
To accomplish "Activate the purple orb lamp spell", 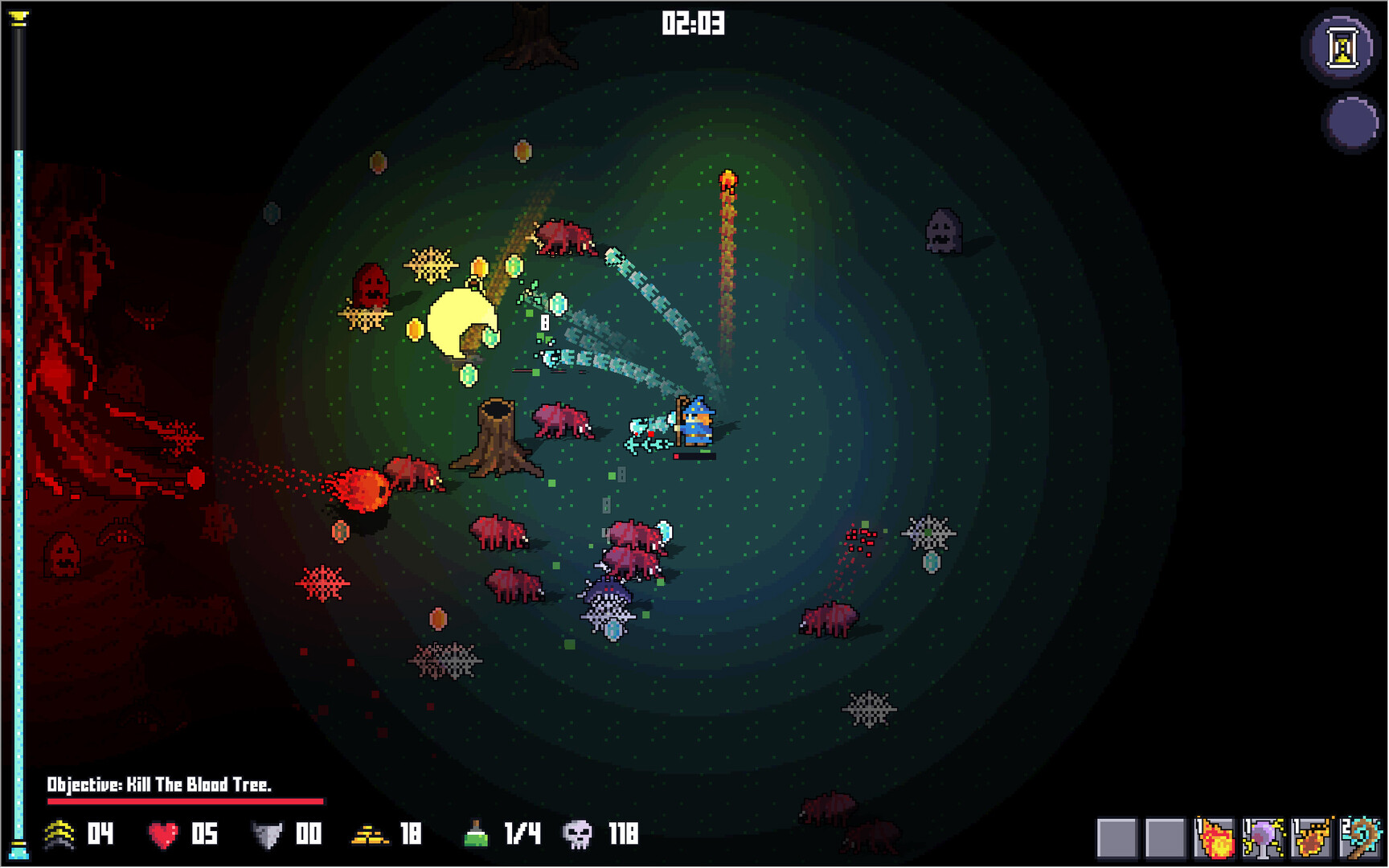I will [1264, 837].
